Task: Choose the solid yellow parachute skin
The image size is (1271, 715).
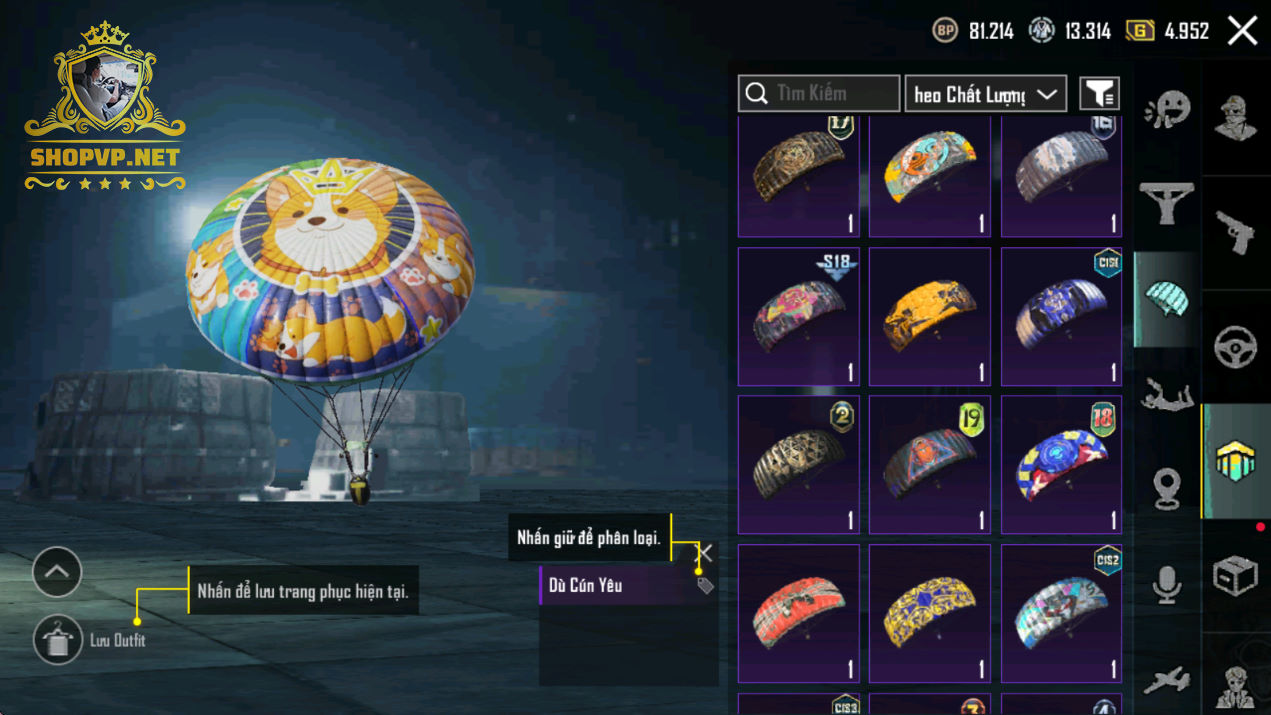Action: [929, 316]
